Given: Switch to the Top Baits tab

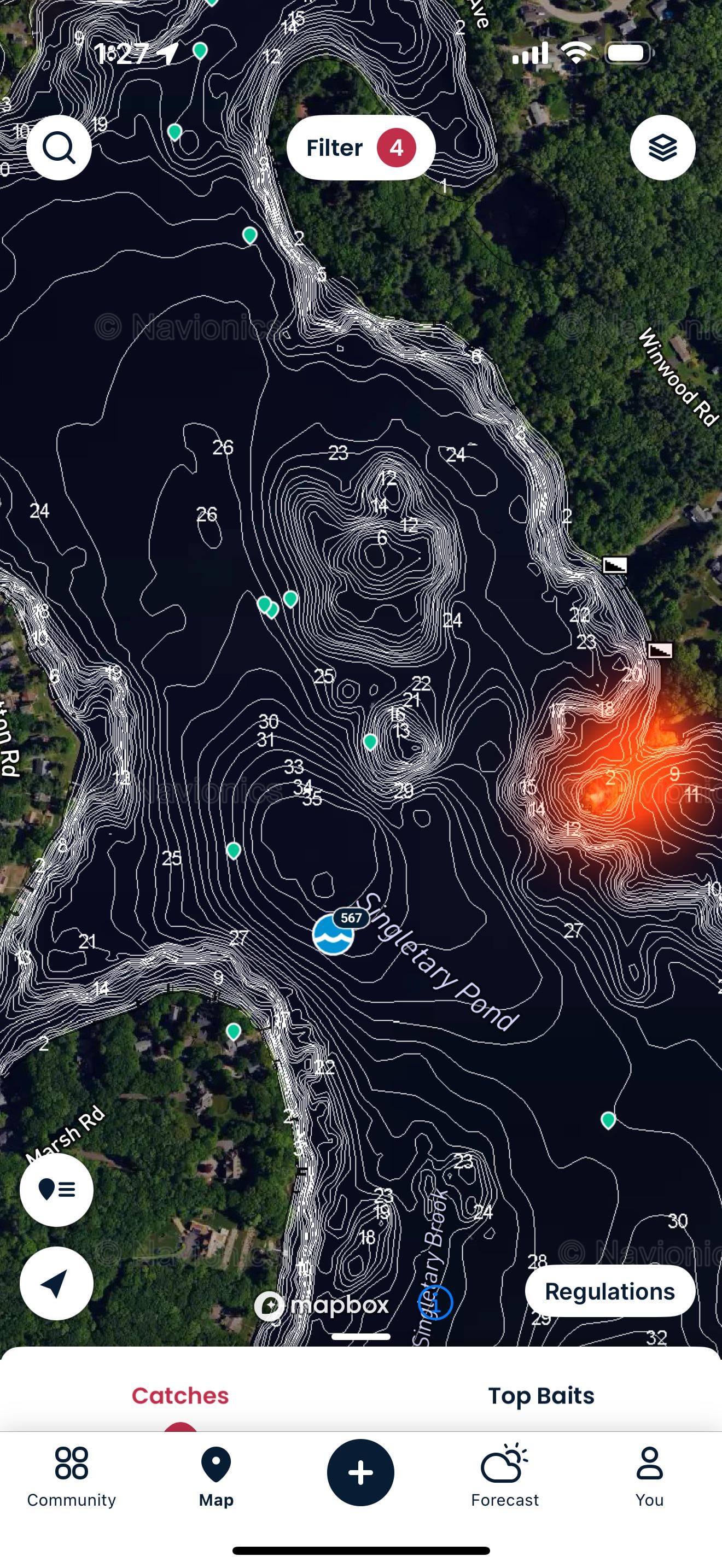Looking at the screenshot, I should coord(541,1395).
